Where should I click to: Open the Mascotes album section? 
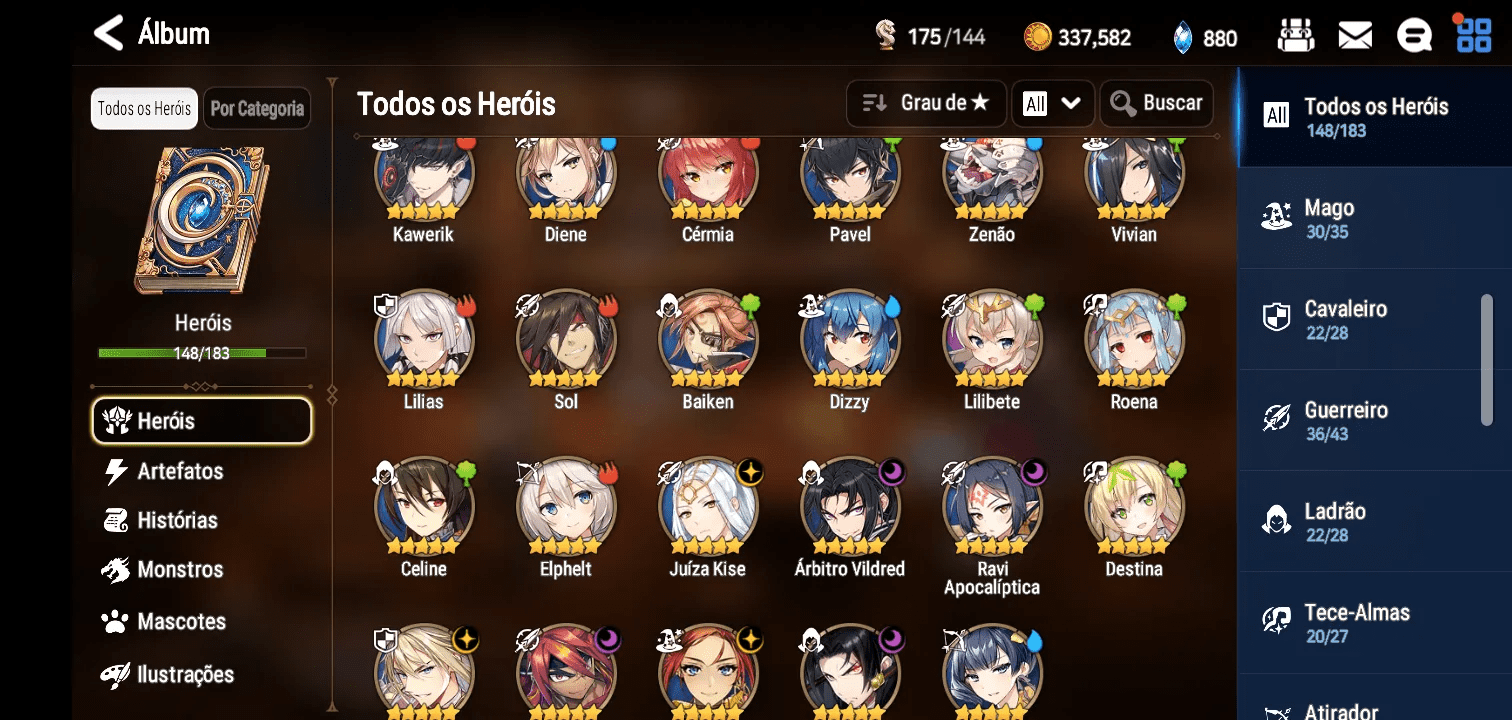(181, 621)
